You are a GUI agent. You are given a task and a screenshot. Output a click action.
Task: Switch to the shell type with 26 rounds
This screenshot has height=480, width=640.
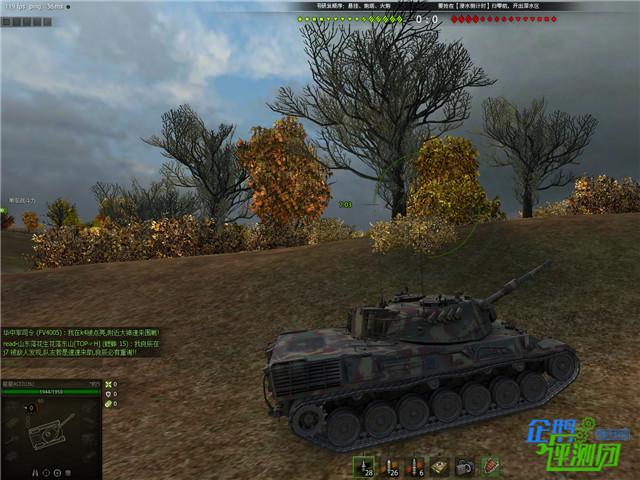[389, 466]
